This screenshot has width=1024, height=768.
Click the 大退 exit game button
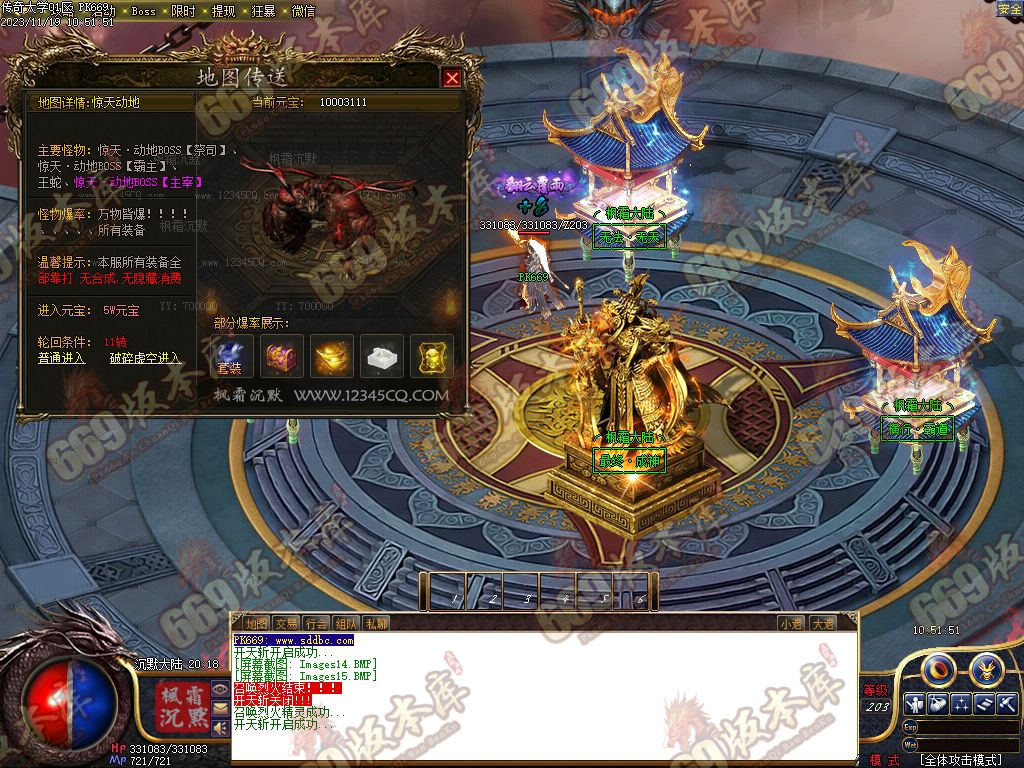(x=823, y=623)
